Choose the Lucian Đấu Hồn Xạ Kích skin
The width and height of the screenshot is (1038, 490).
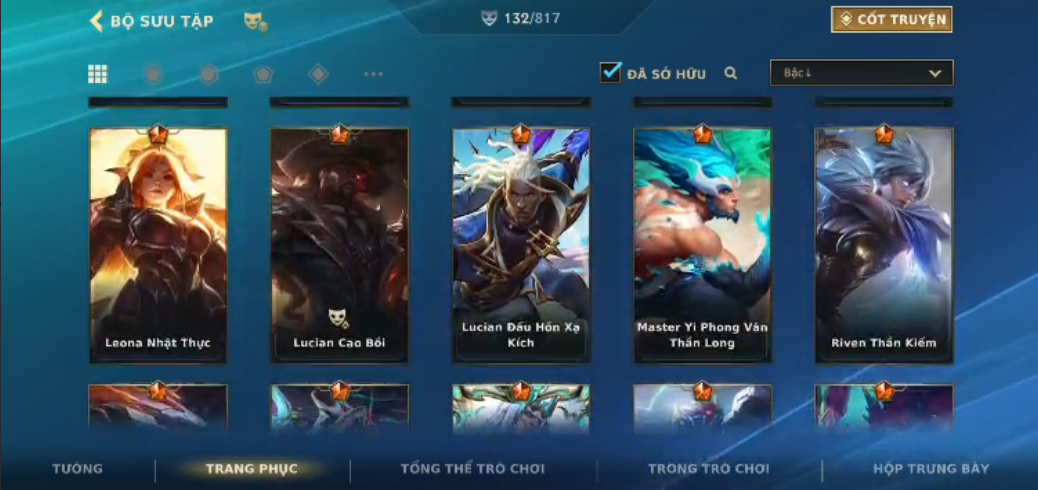pos(521,244)
